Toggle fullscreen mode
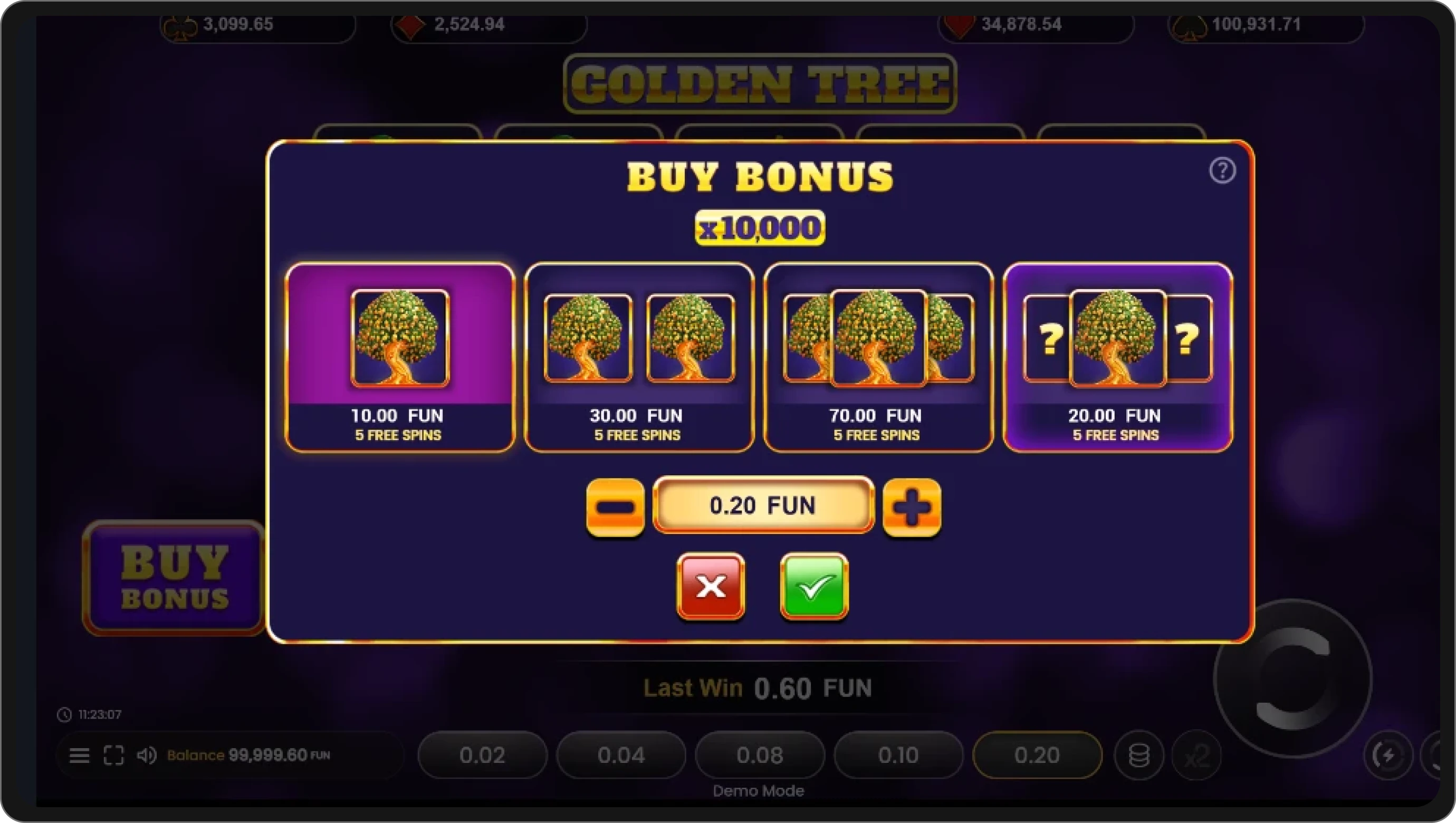This screenshot has width=1456, height=823. coord(114,755)
